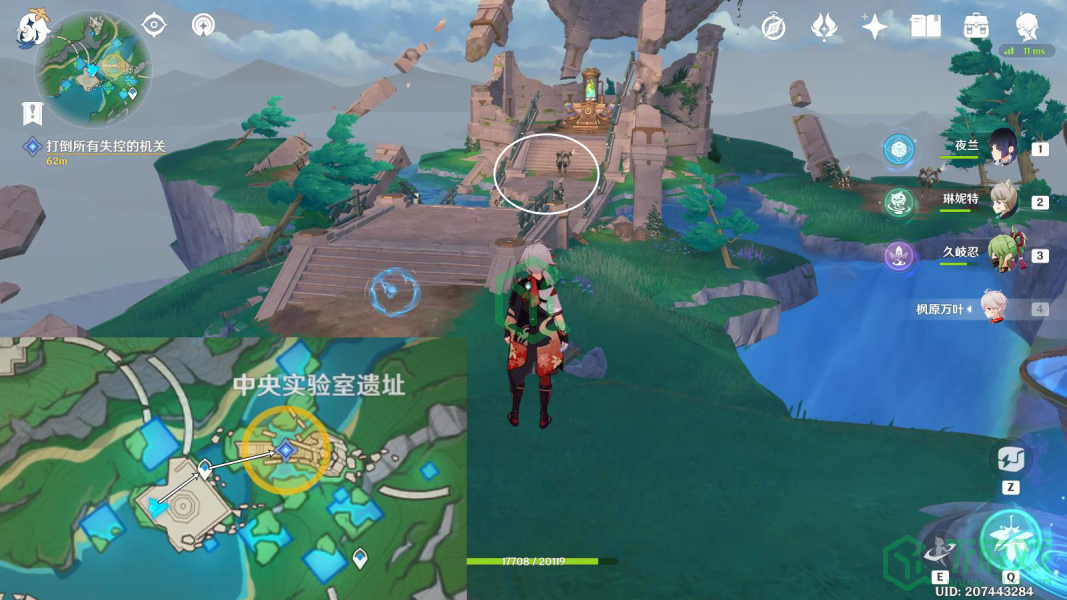Switch to party member 久岐忍
Screen dimensions: 1067x600
pos(1002,255)
